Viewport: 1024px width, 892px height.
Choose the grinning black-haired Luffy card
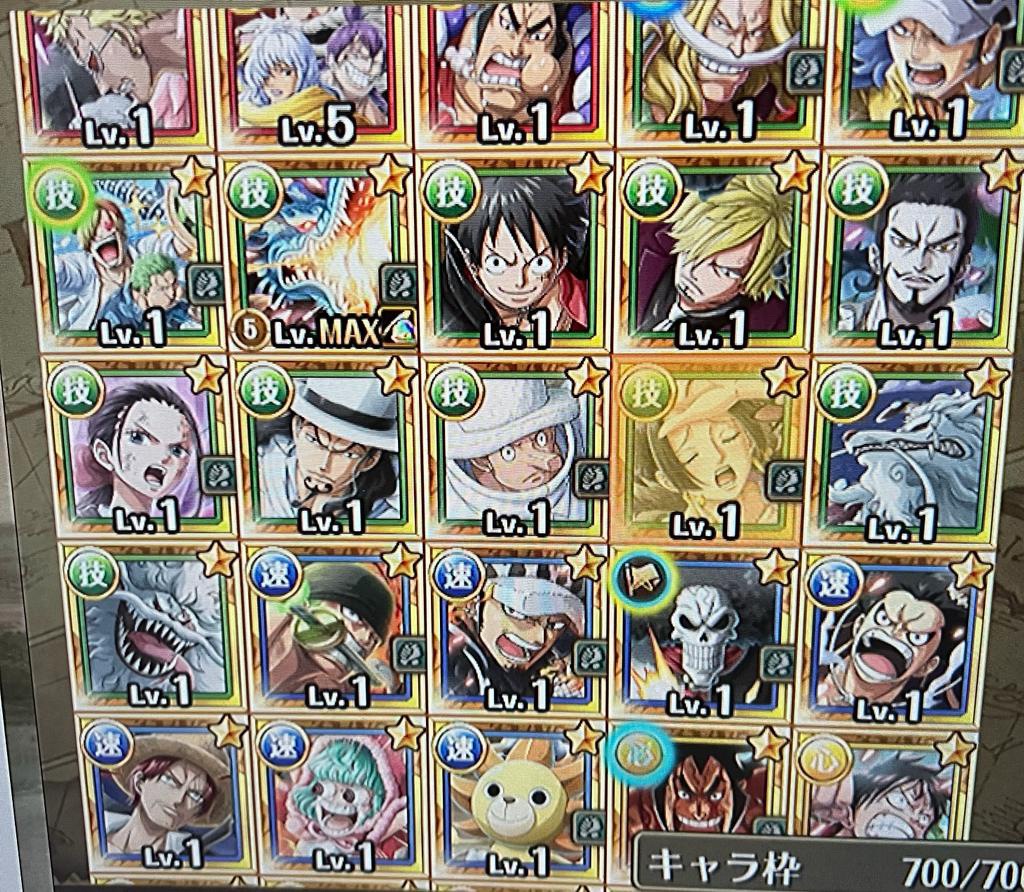coord(515,253)
